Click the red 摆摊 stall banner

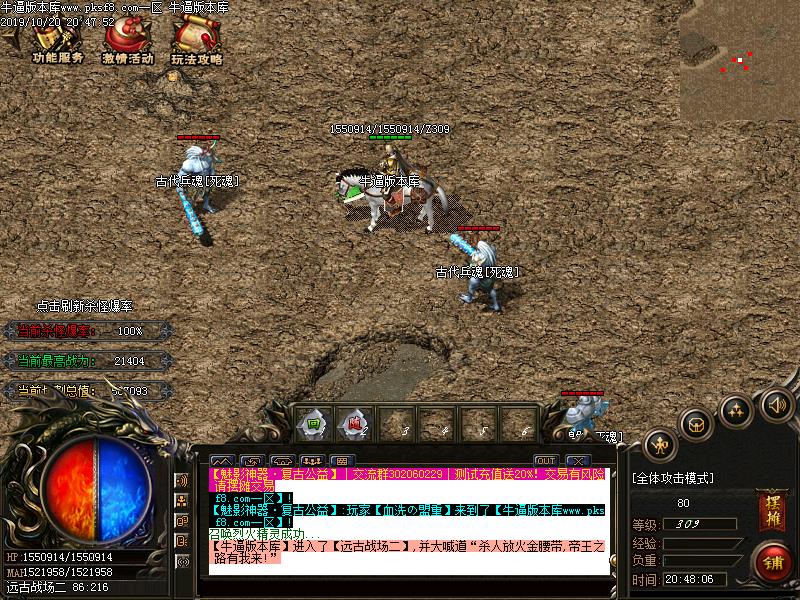(771, 510)
